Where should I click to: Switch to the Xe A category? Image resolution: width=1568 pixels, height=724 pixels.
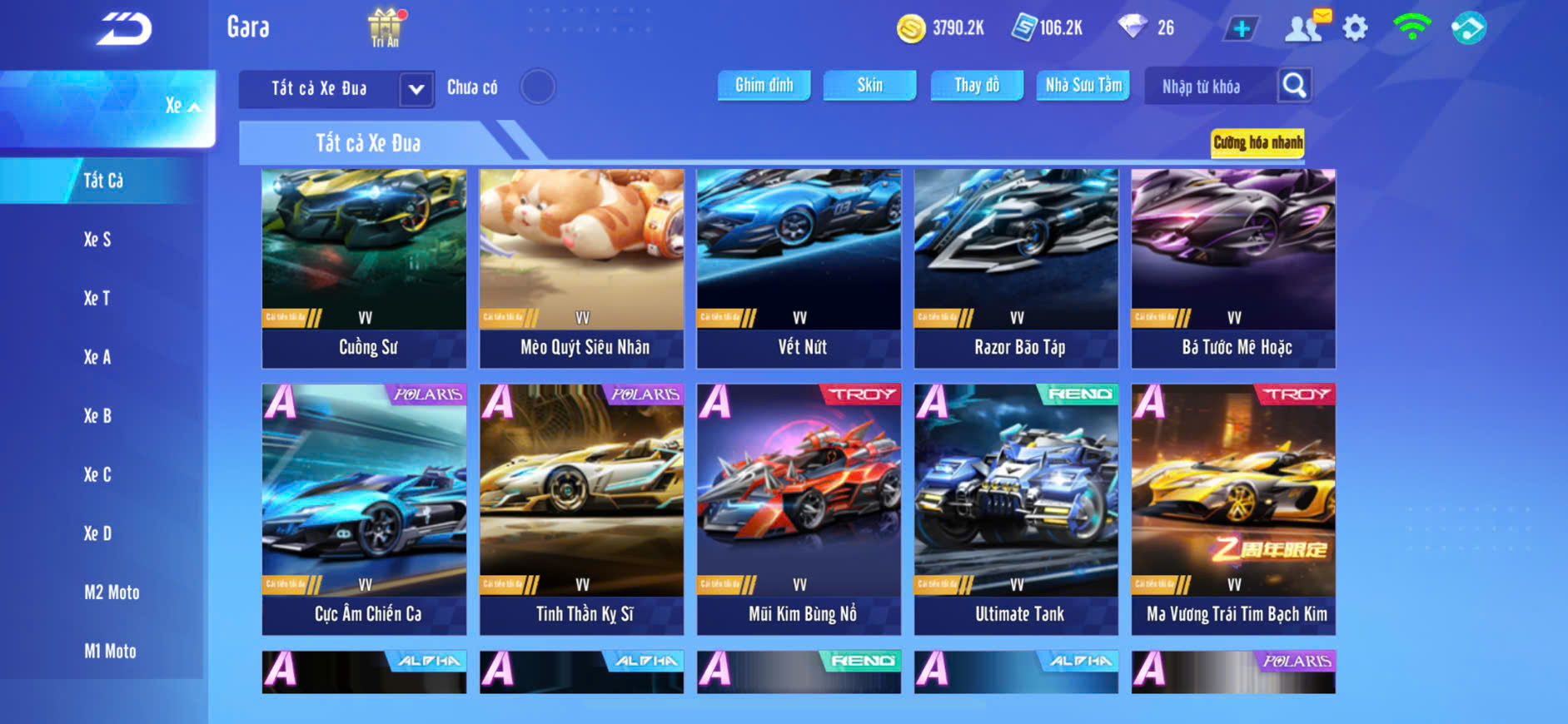97,357
